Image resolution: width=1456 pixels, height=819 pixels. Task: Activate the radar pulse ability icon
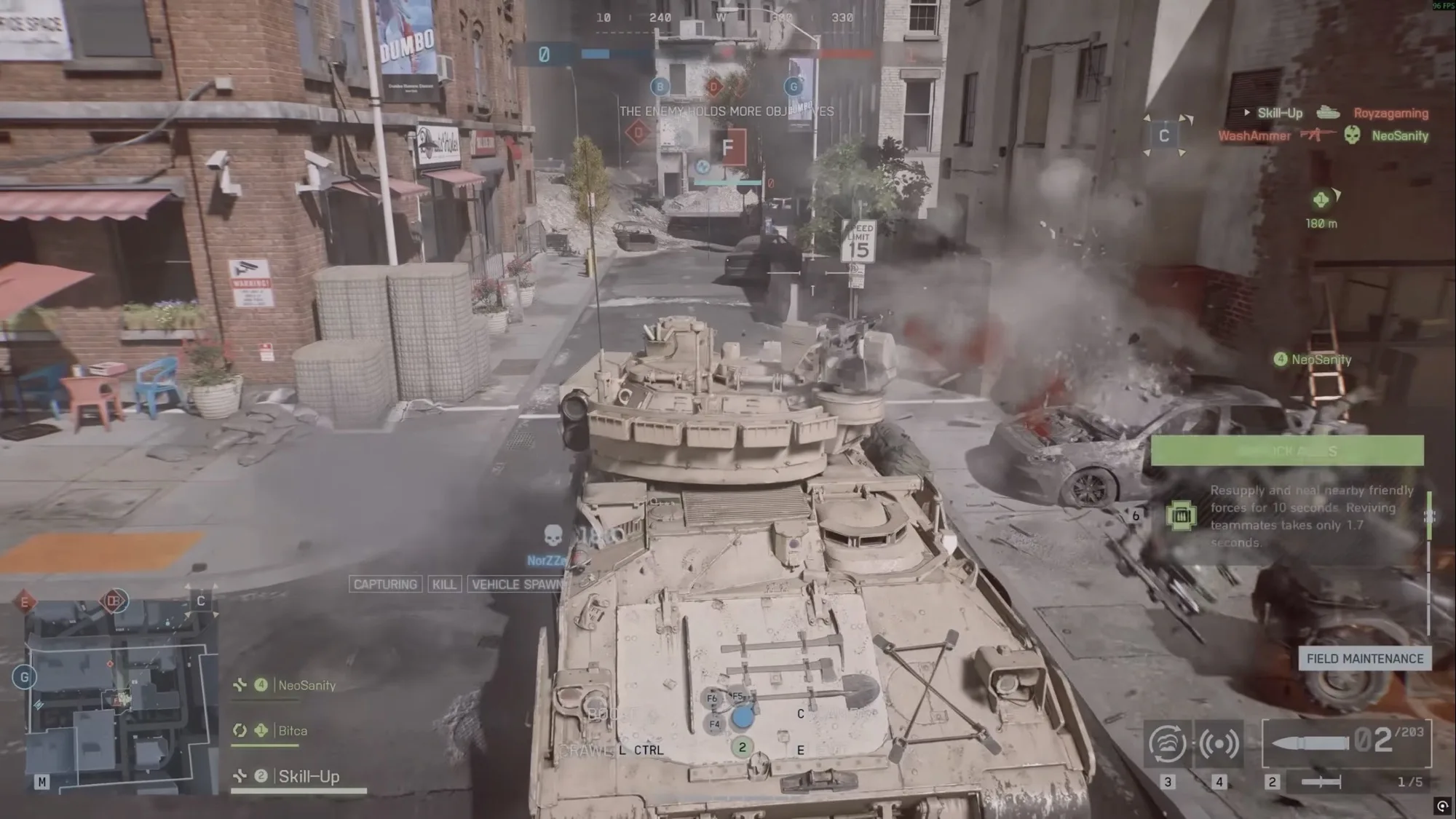coord(1219,743)
